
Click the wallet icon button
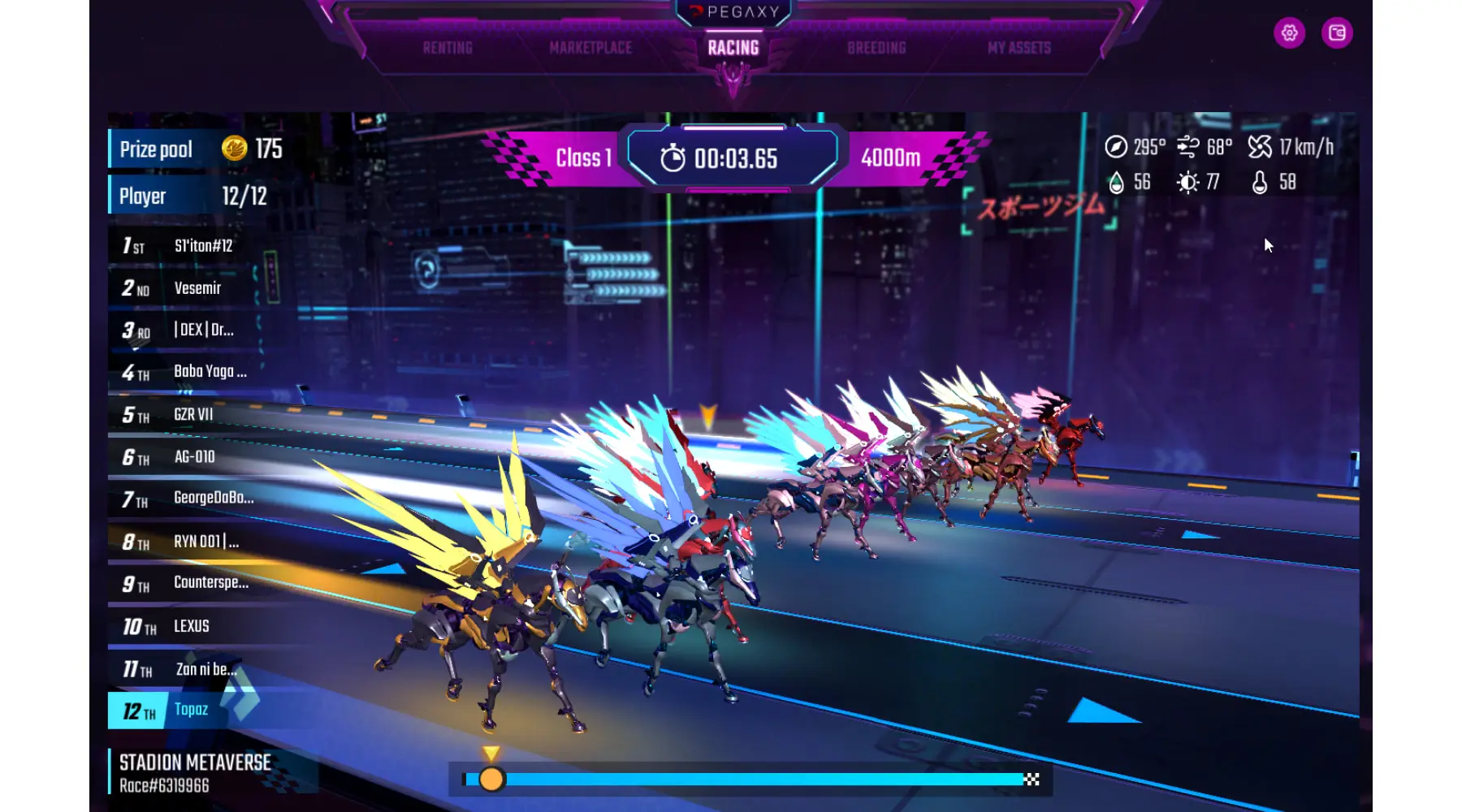point(1337,33)
